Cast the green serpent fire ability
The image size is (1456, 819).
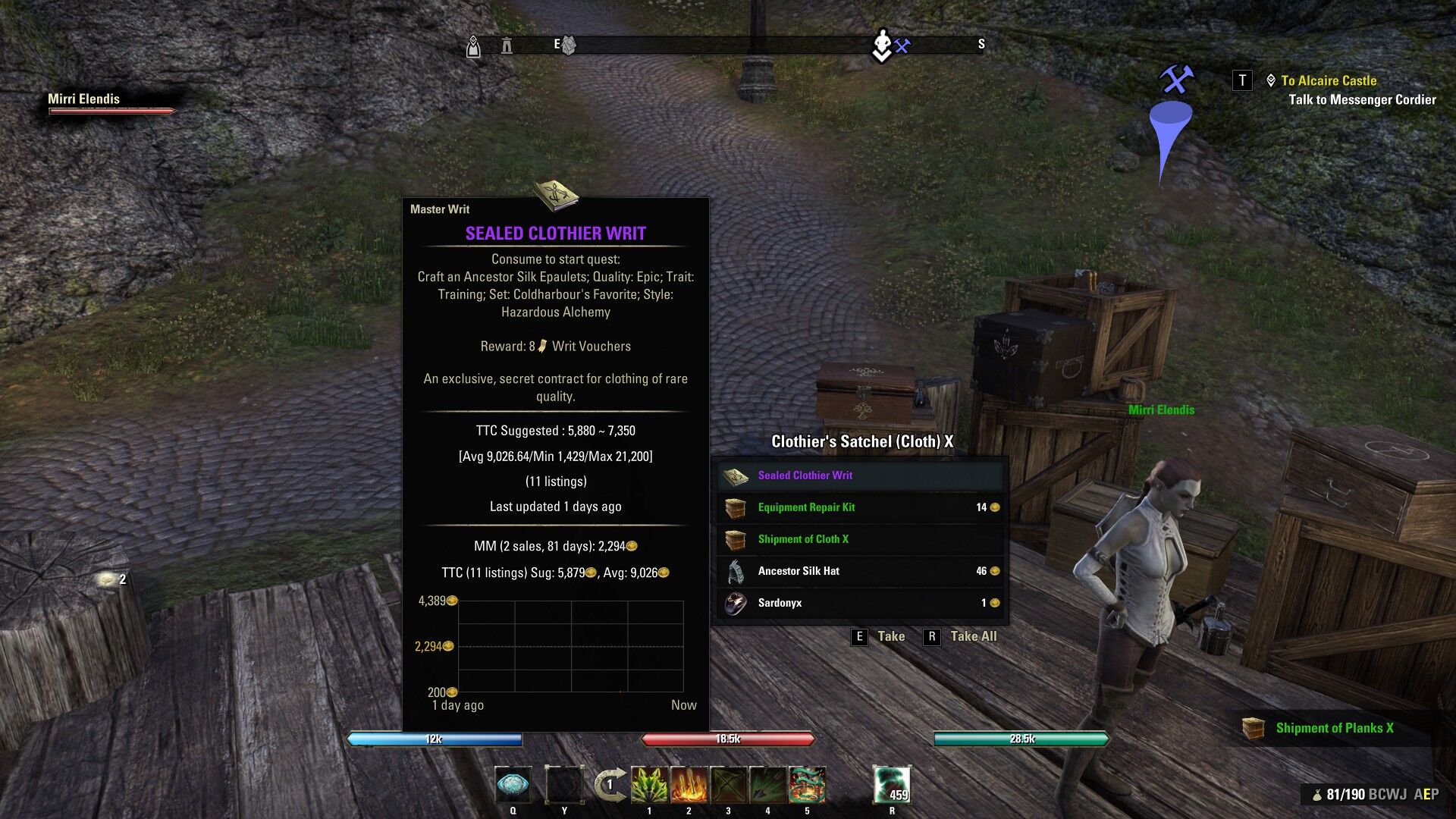pyautogui.click(x=807, y=785)
